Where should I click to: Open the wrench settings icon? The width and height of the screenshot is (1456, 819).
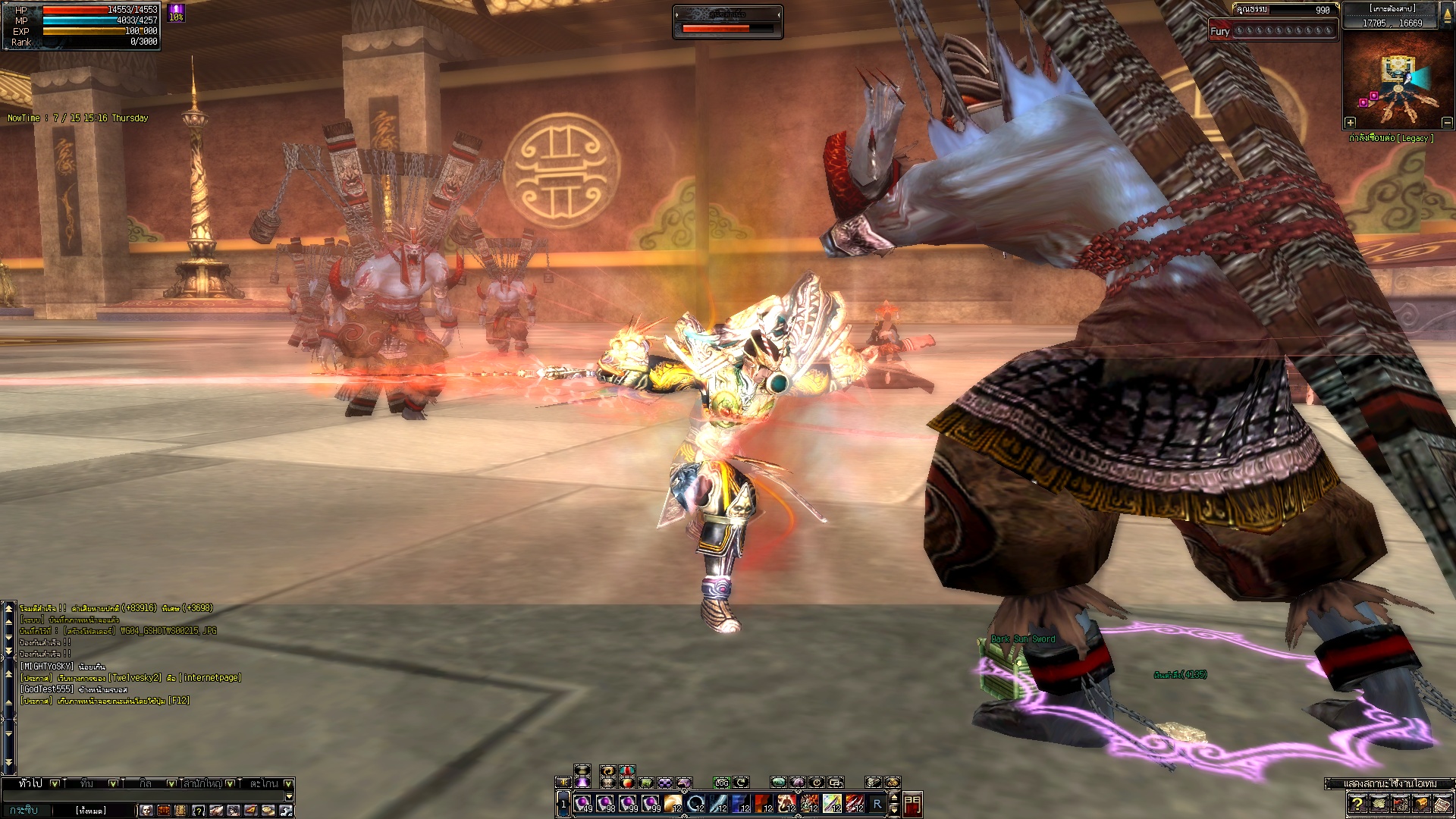286,811
